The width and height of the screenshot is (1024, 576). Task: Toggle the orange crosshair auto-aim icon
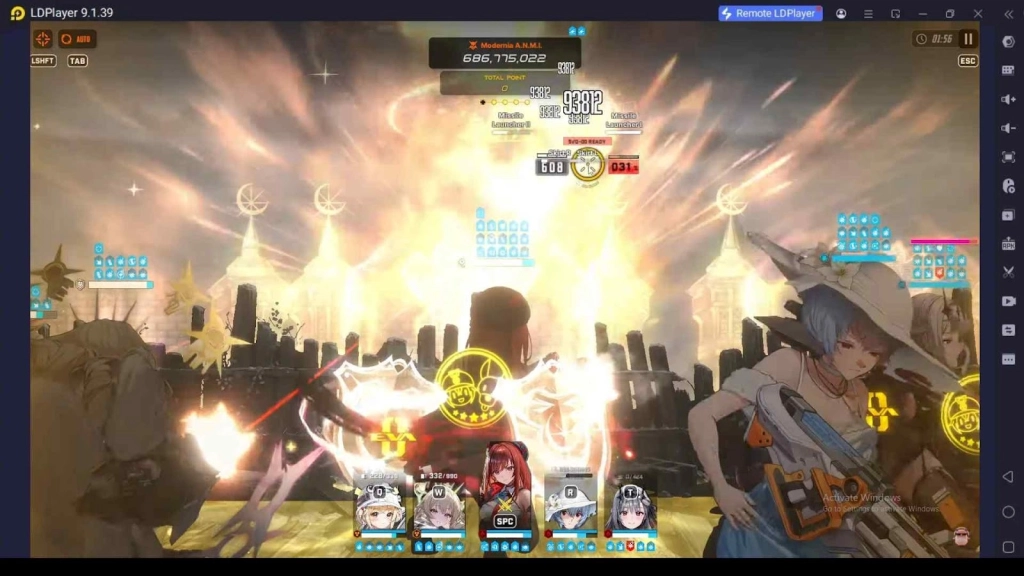click(43, 39)
